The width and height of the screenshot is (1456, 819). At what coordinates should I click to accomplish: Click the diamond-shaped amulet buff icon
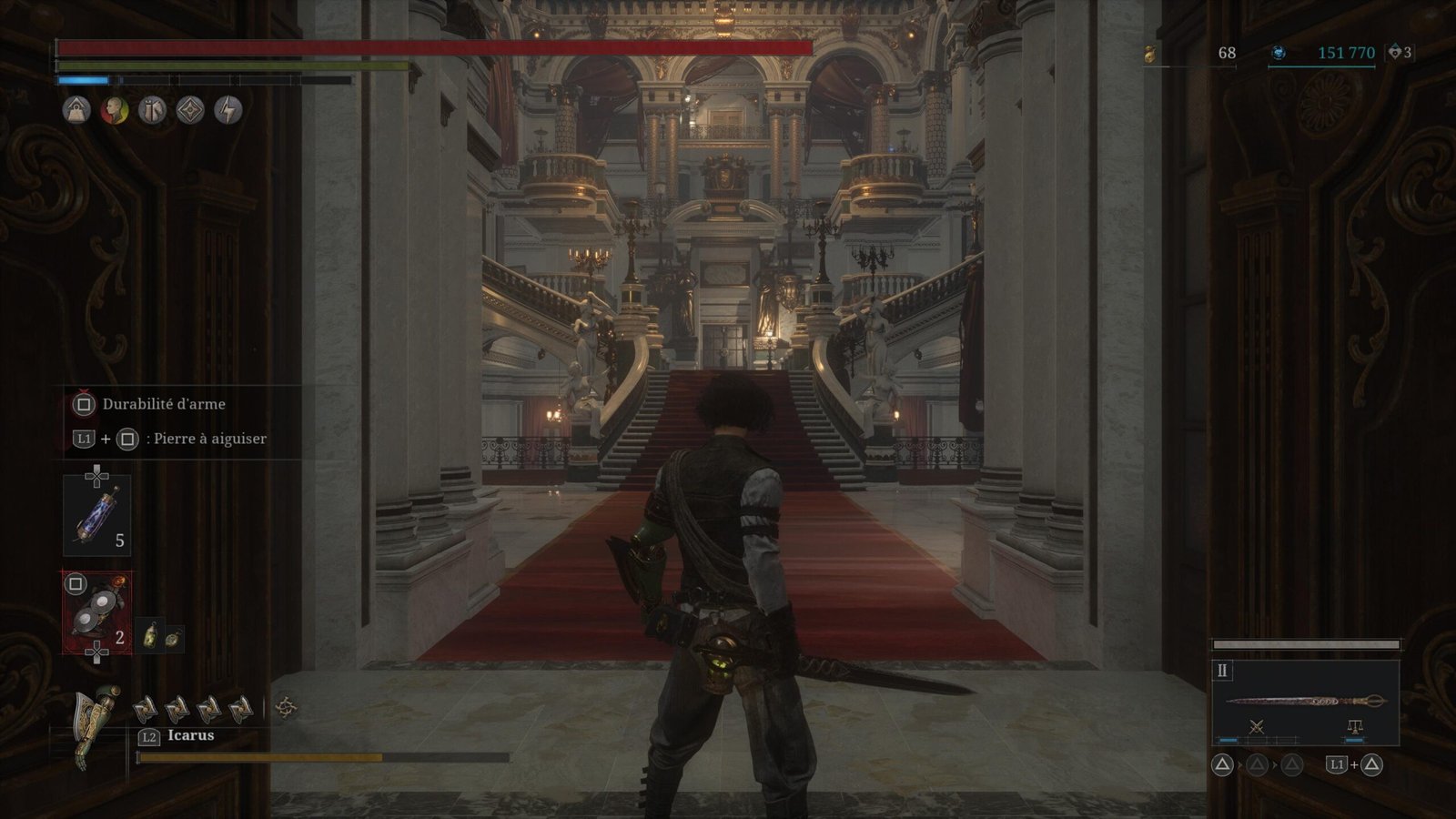tap(190, 110)
